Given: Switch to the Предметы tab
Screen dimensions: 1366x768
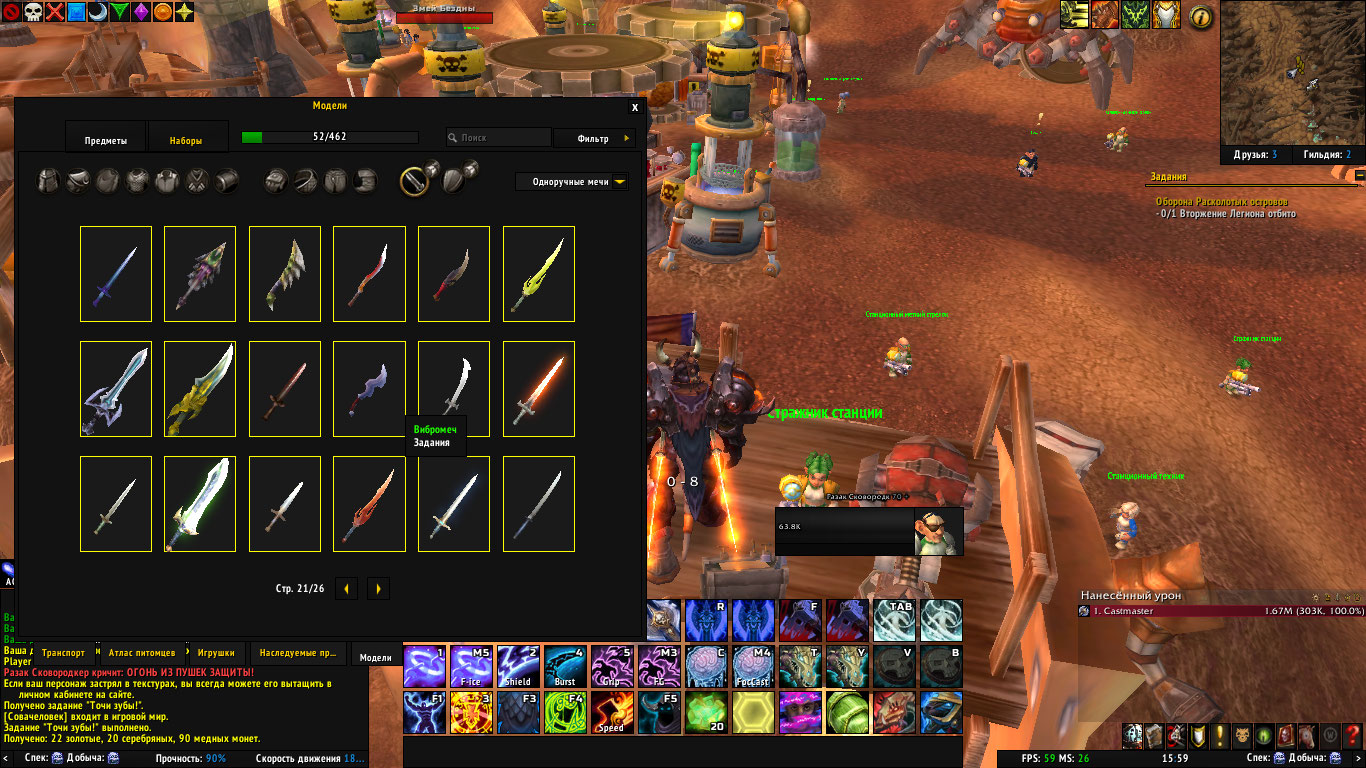Looking at the screenshot, I should pyautogui.click(x=106, y=141).
